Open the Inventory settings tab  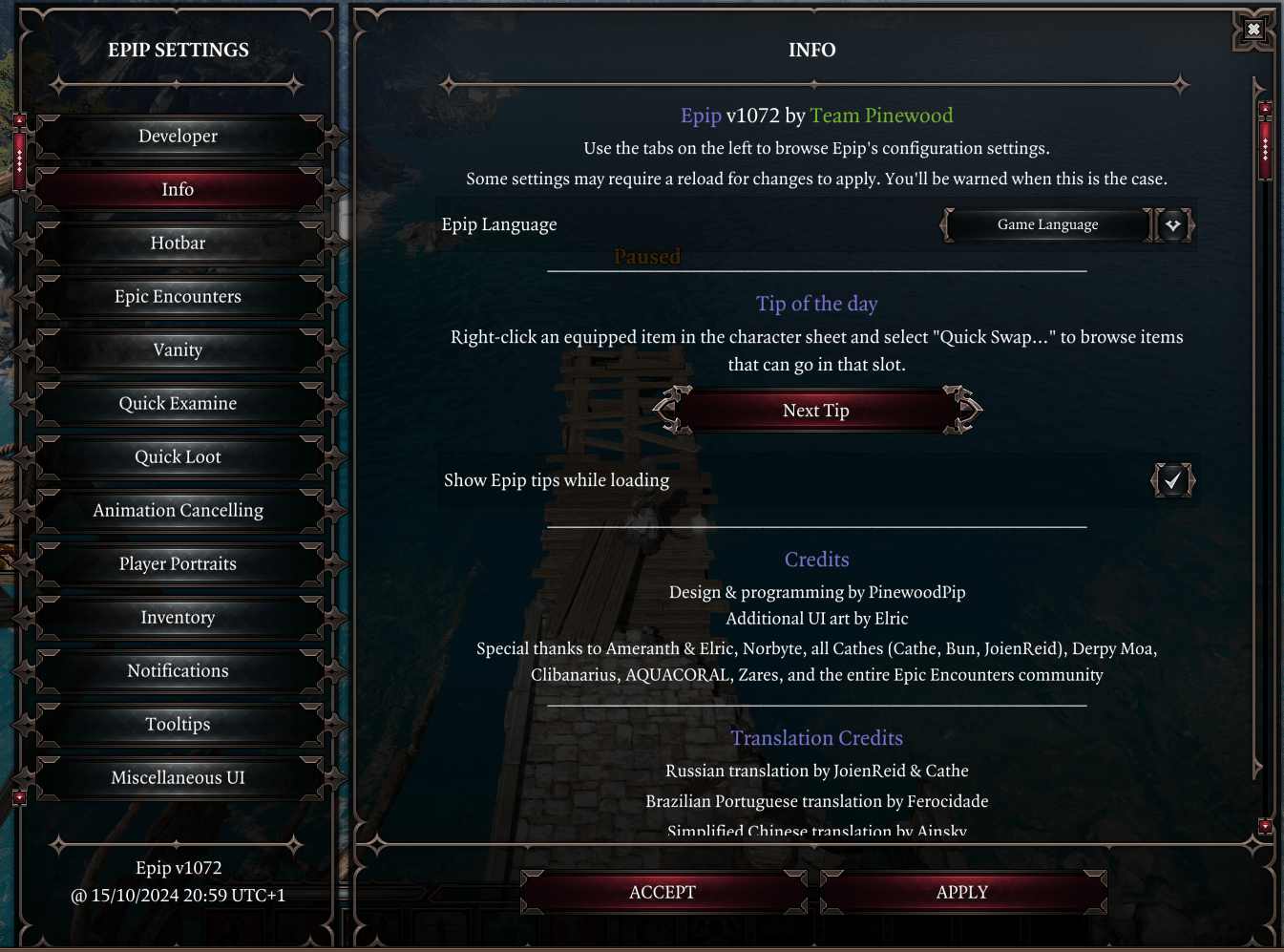tap(178, 618)
